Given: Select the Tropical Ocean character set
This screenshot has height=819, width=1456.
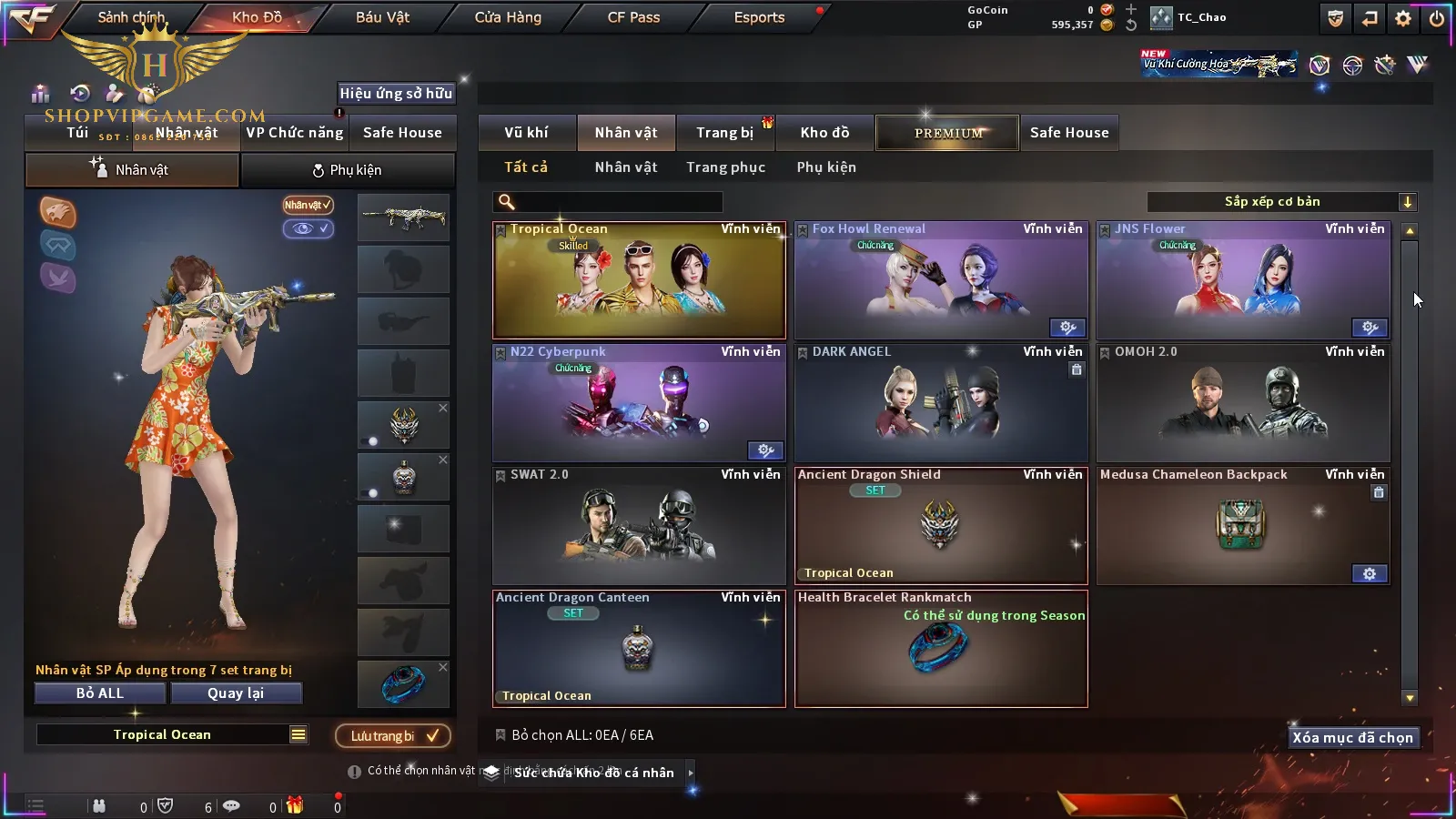Looking at the screenshot, I should pyautogui.click(x=639, y=280).
